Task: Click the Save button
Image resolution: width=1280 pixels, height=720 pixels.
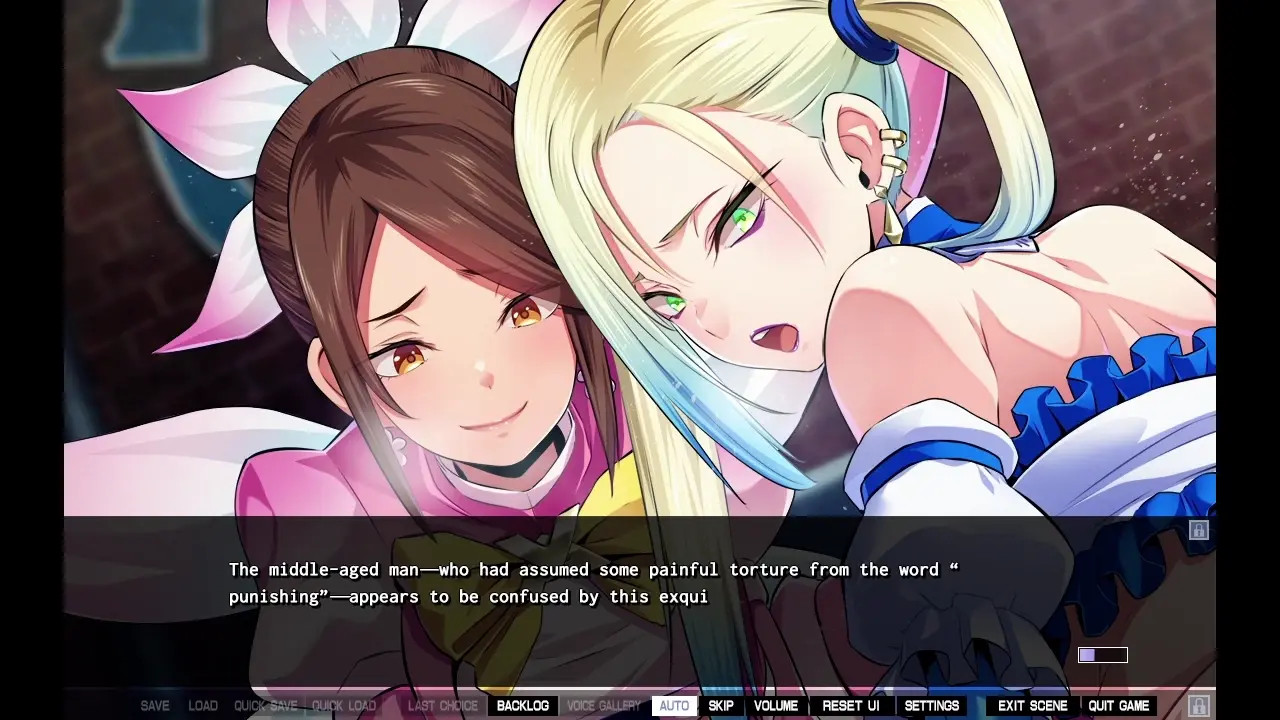Action: coord(155,706)
